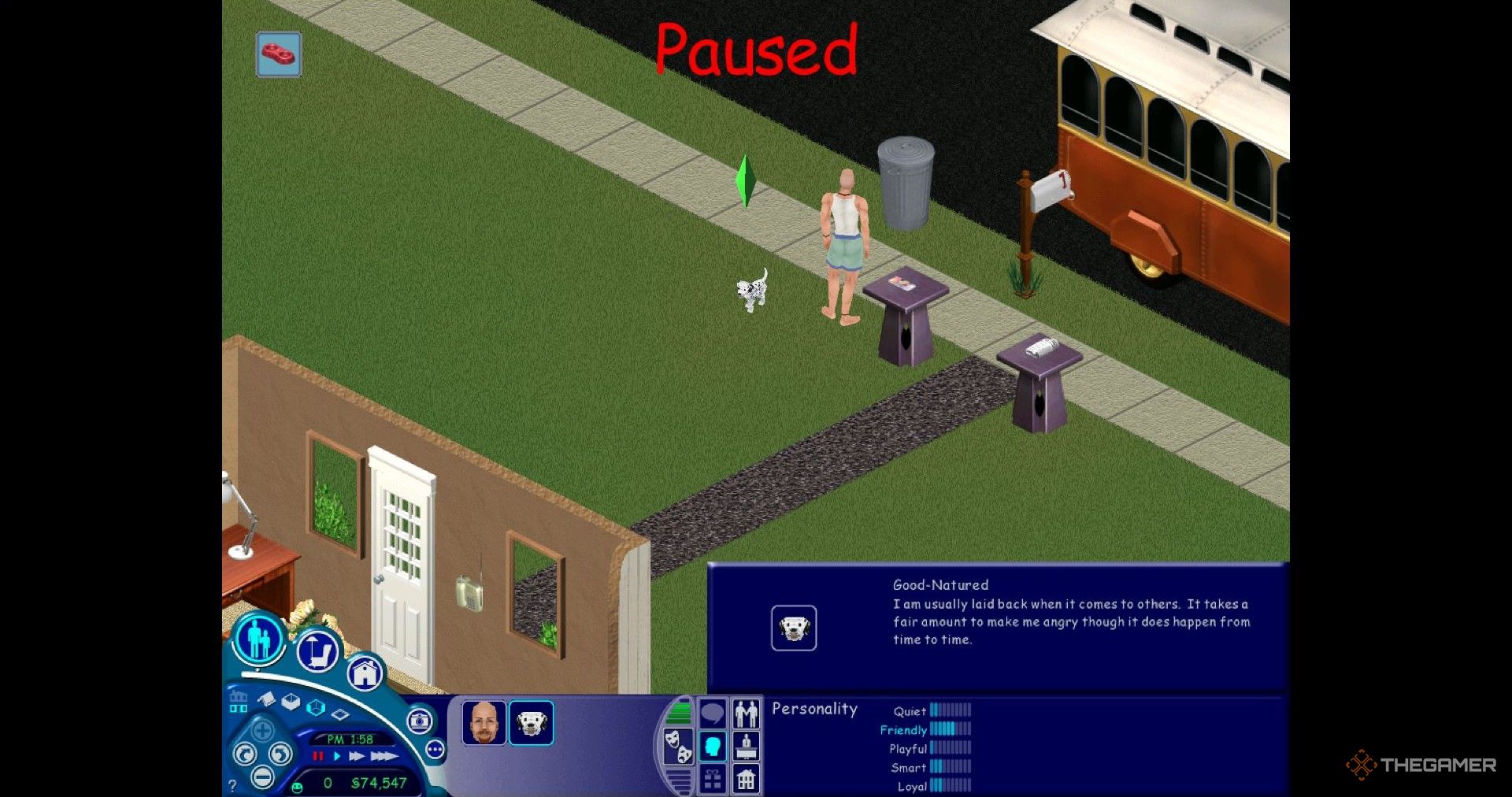Select the cyan head personality tab

coord(713,746)
